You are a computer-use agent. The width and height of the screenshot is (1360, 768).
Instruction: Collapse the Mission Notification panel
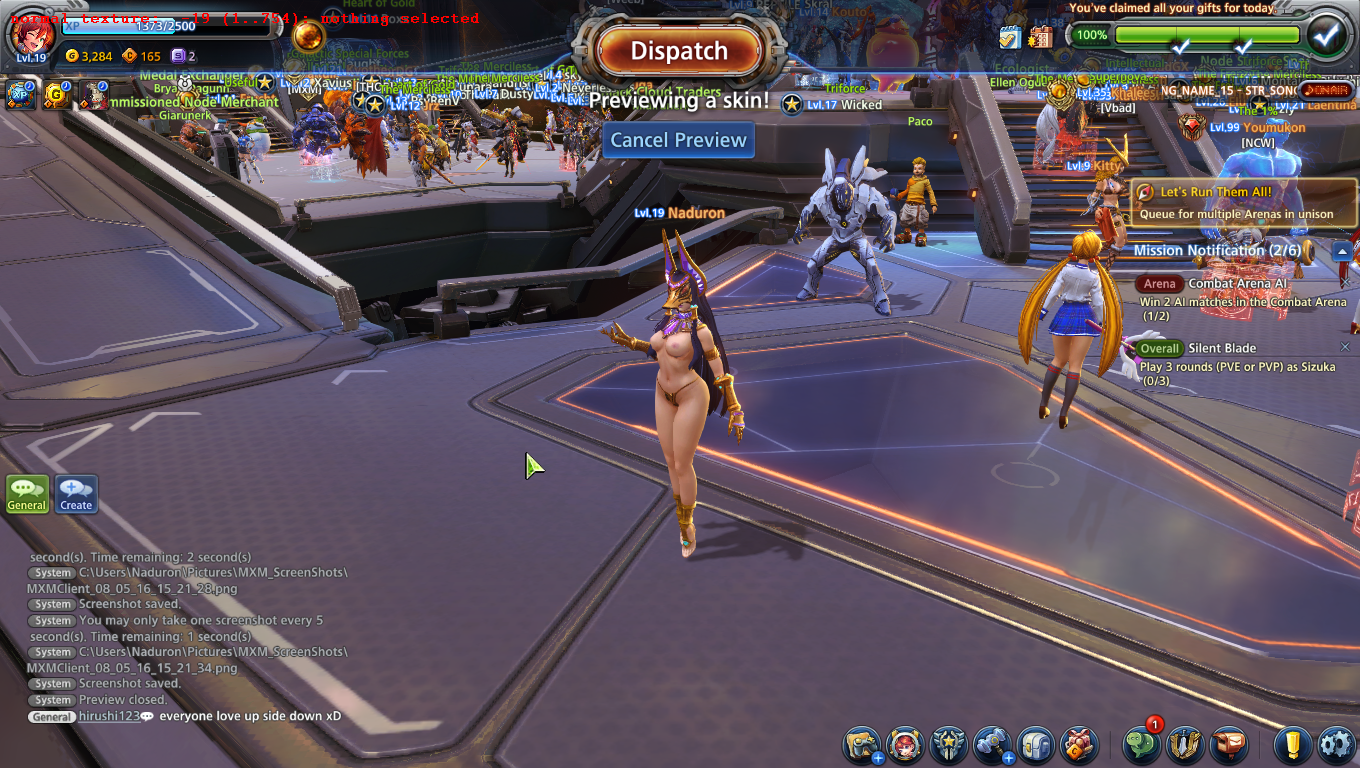pos(1343,251)
